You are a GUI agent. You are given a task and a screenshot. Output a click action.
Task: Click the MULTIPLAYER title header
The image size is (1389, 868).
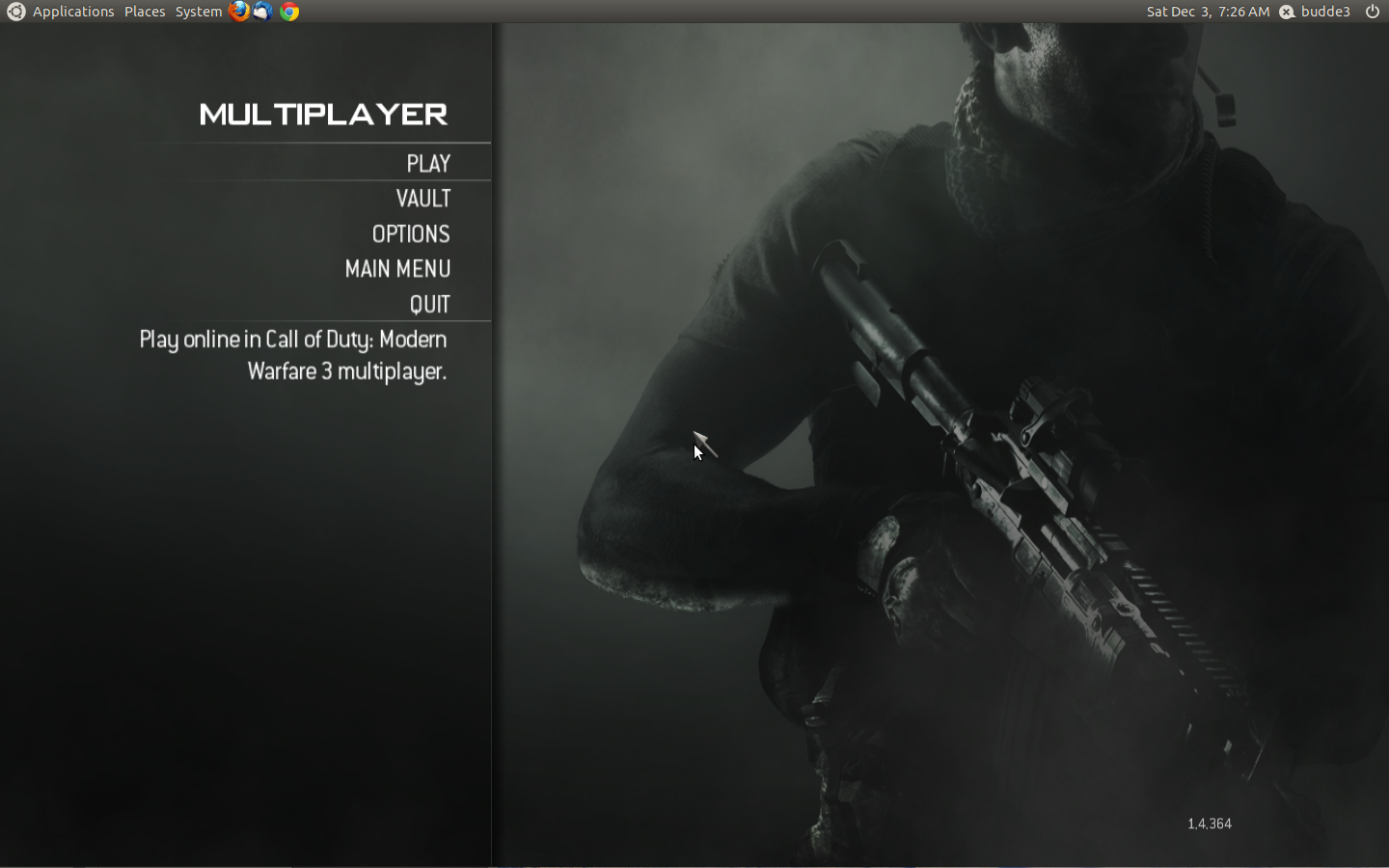point(323,114)
